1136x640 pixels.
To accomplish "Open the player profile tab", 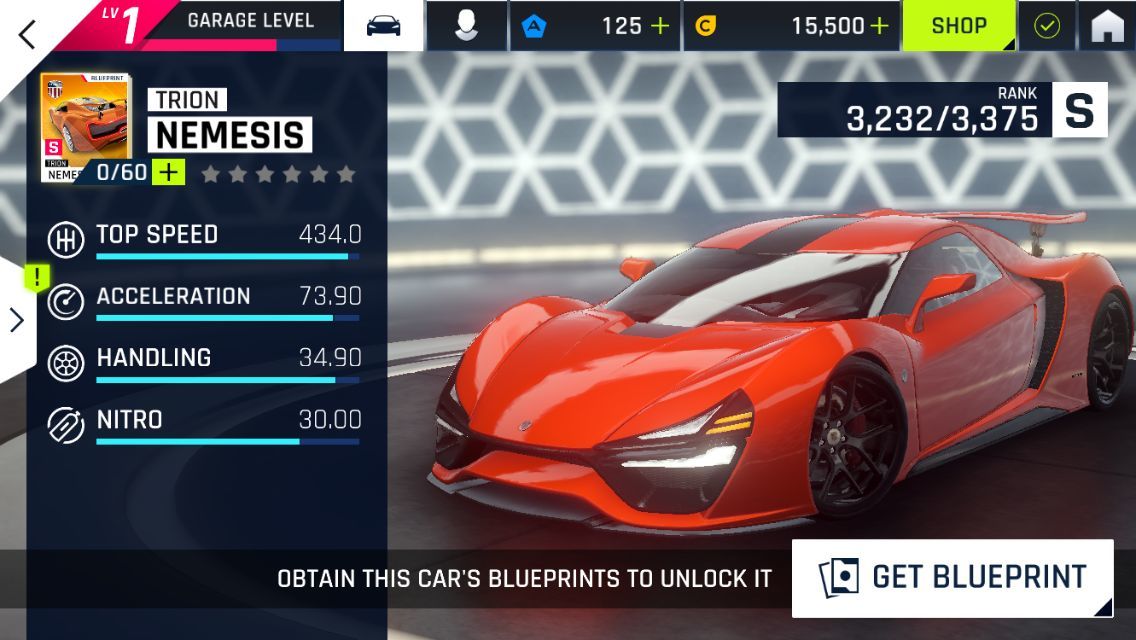I will coord(466,26).
